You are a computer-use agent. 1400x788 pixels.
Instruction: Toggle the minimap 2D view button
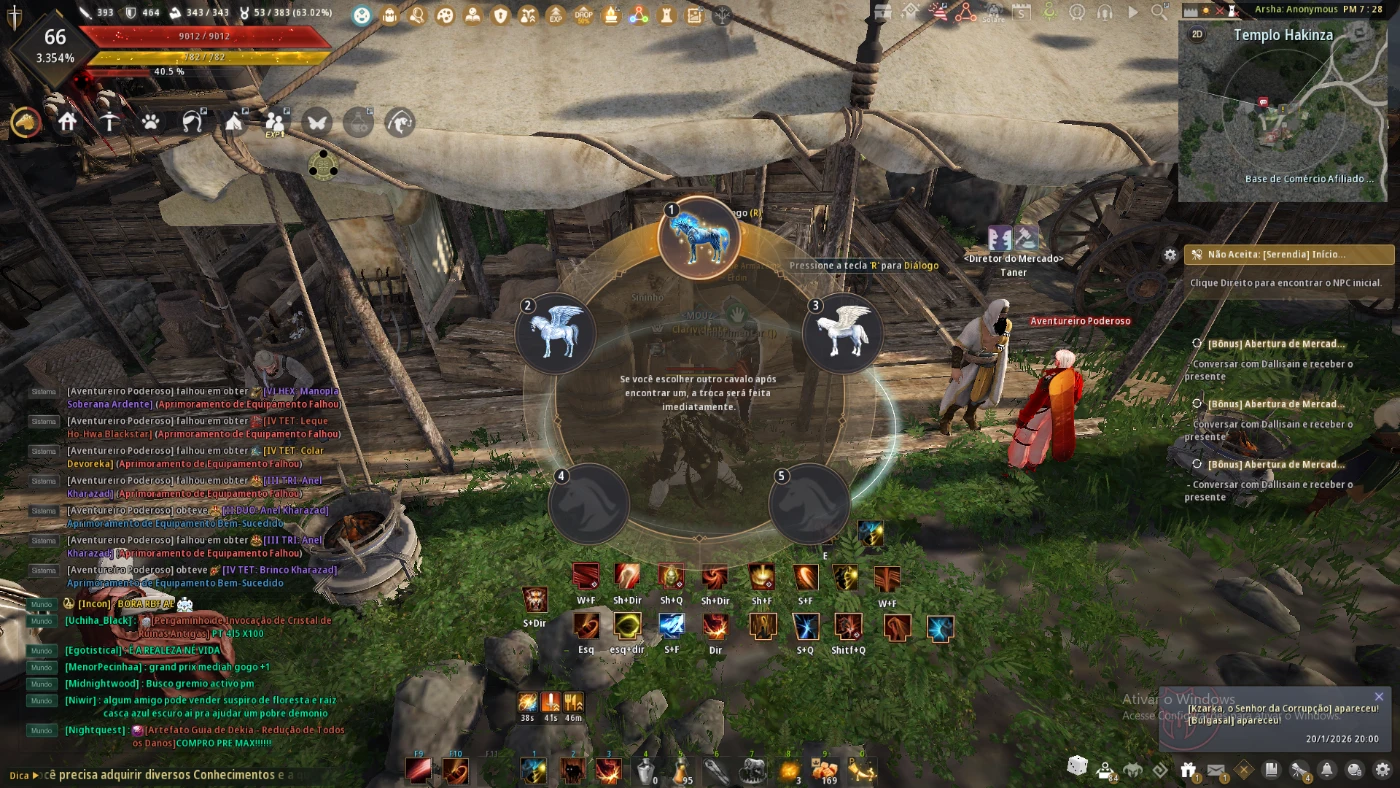point(1197,34)
